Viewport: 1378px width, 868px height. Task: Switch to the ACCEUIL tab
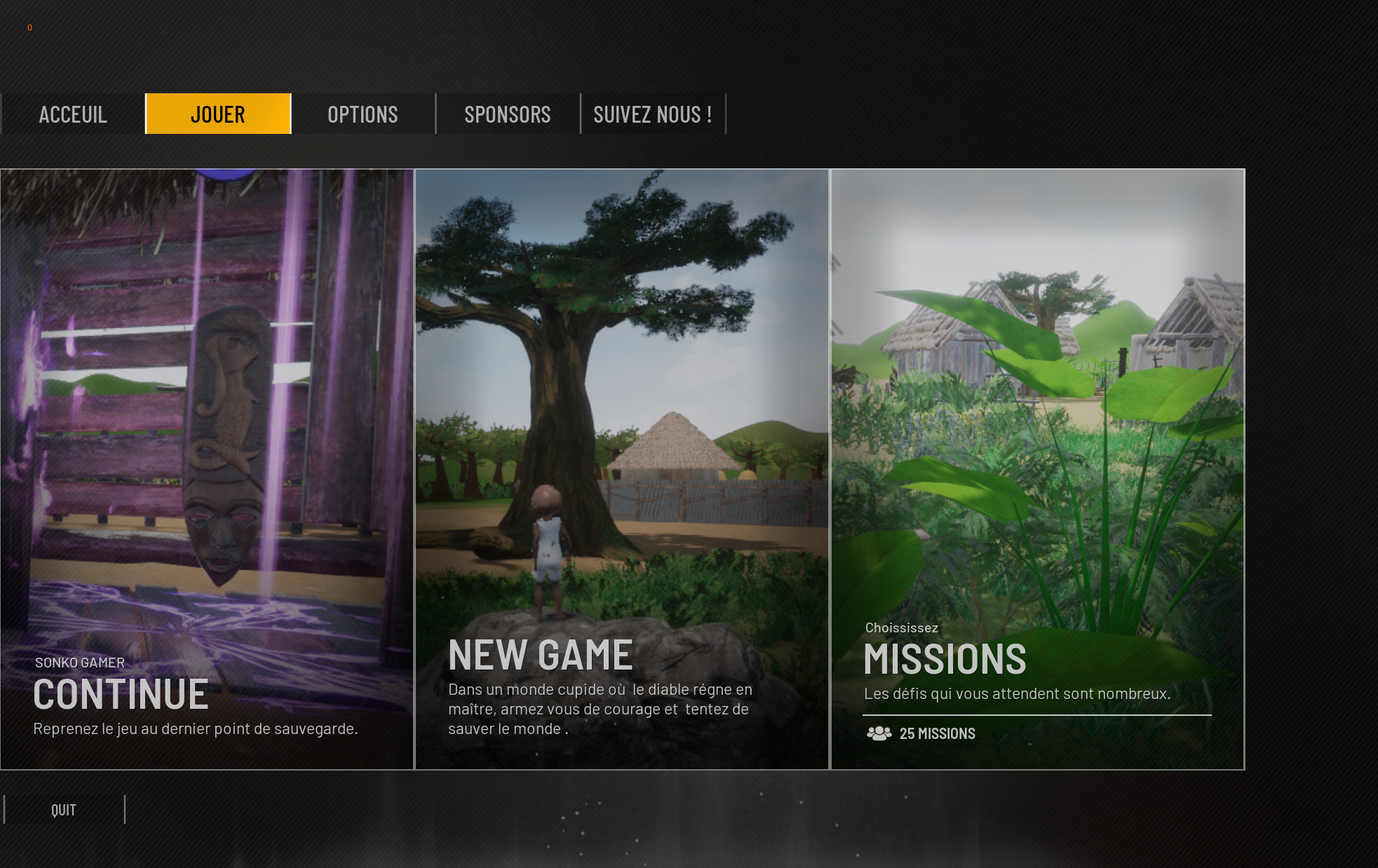(x=73, y=114)
